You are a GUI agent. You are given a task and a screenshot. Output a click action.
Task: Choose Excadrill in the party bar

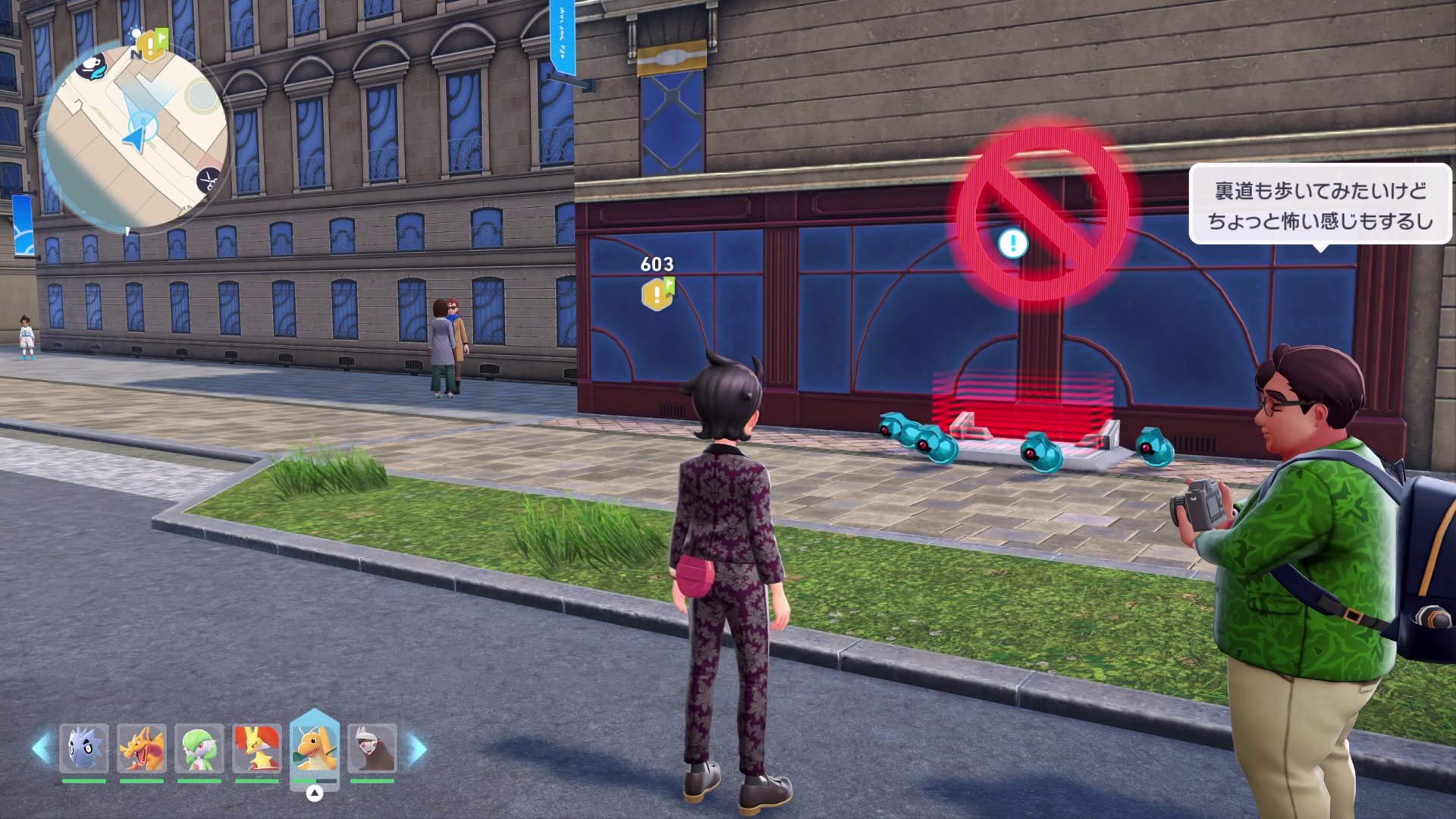point(372,748)
